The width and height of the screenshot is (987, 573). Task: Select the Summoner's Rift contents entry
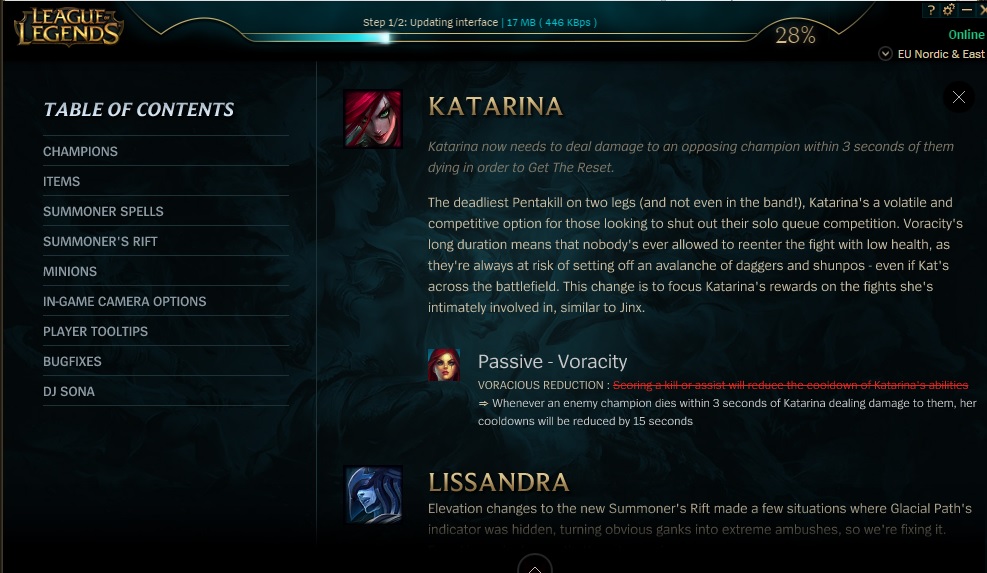click(x=100, y=241)
